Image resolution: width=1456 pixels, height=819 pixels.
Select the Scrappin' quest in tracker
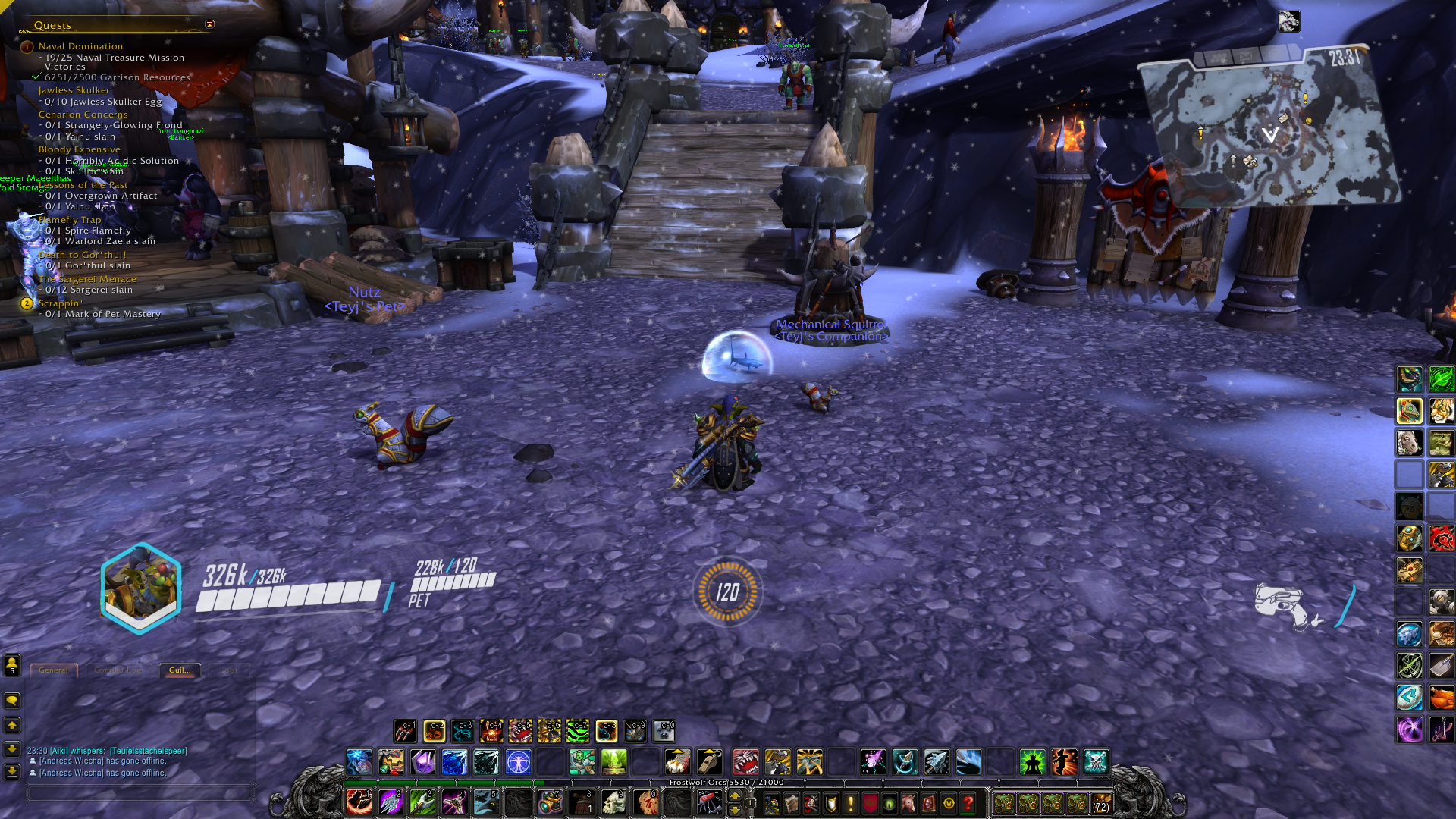[x=61, y=303]
